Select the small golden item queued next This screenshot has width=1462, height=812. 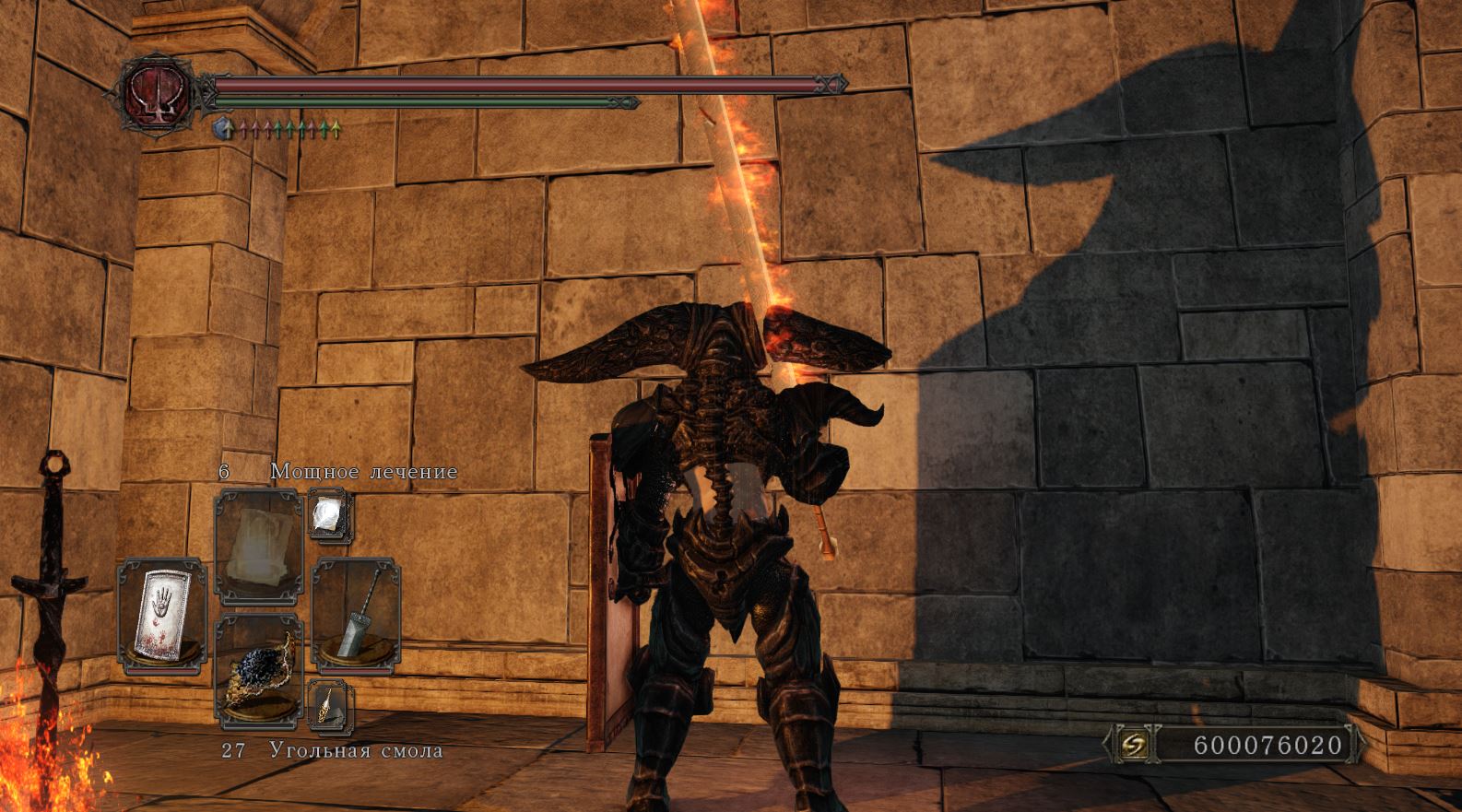click(x=329, y=706)
